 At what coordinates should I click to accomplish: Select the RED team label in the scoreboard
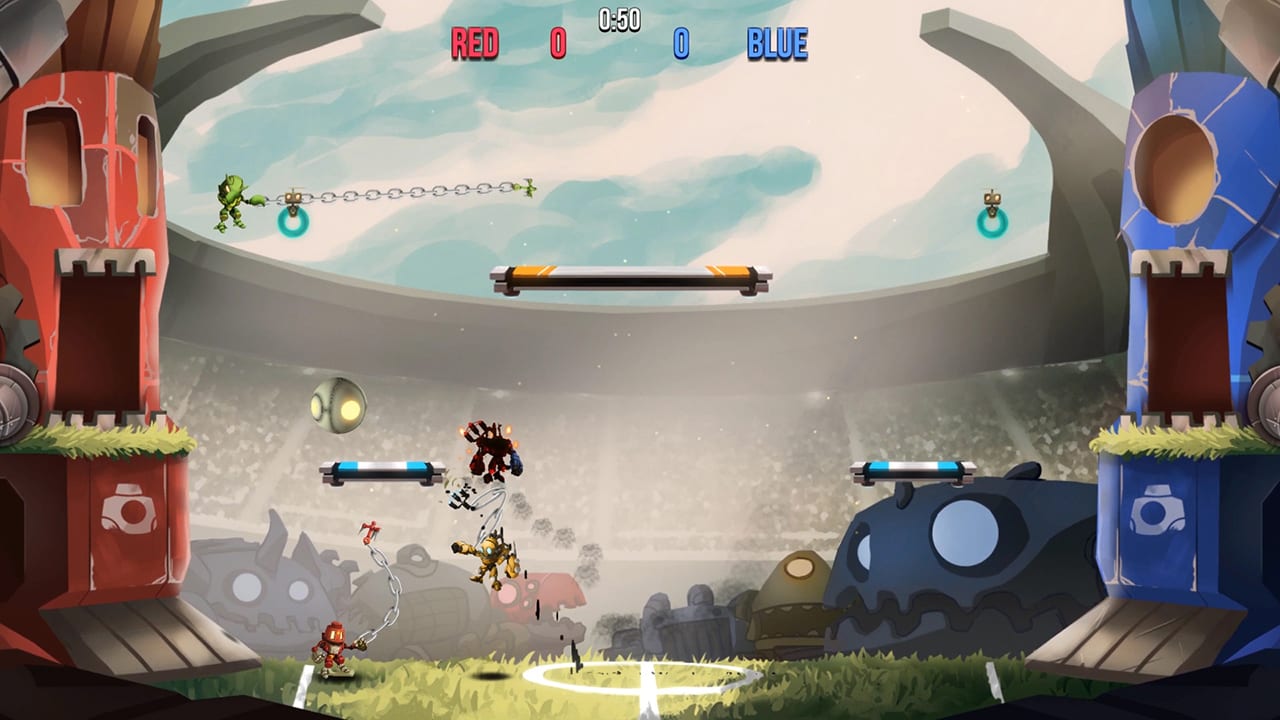pos(477,43)
